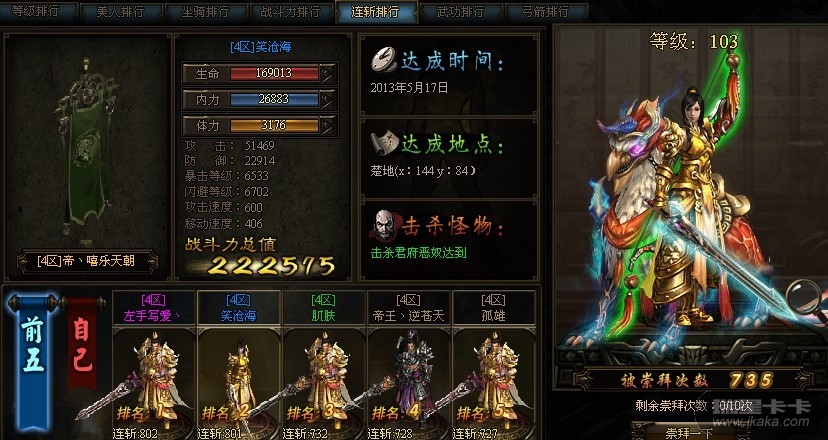Switch to the 武功排行 tab
828x440 pixels.
[x=460, y=12]
